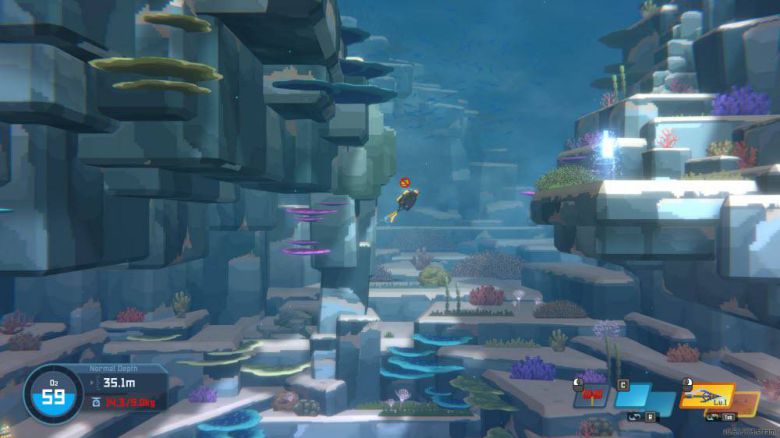Select the slot holding the red item

590,395
